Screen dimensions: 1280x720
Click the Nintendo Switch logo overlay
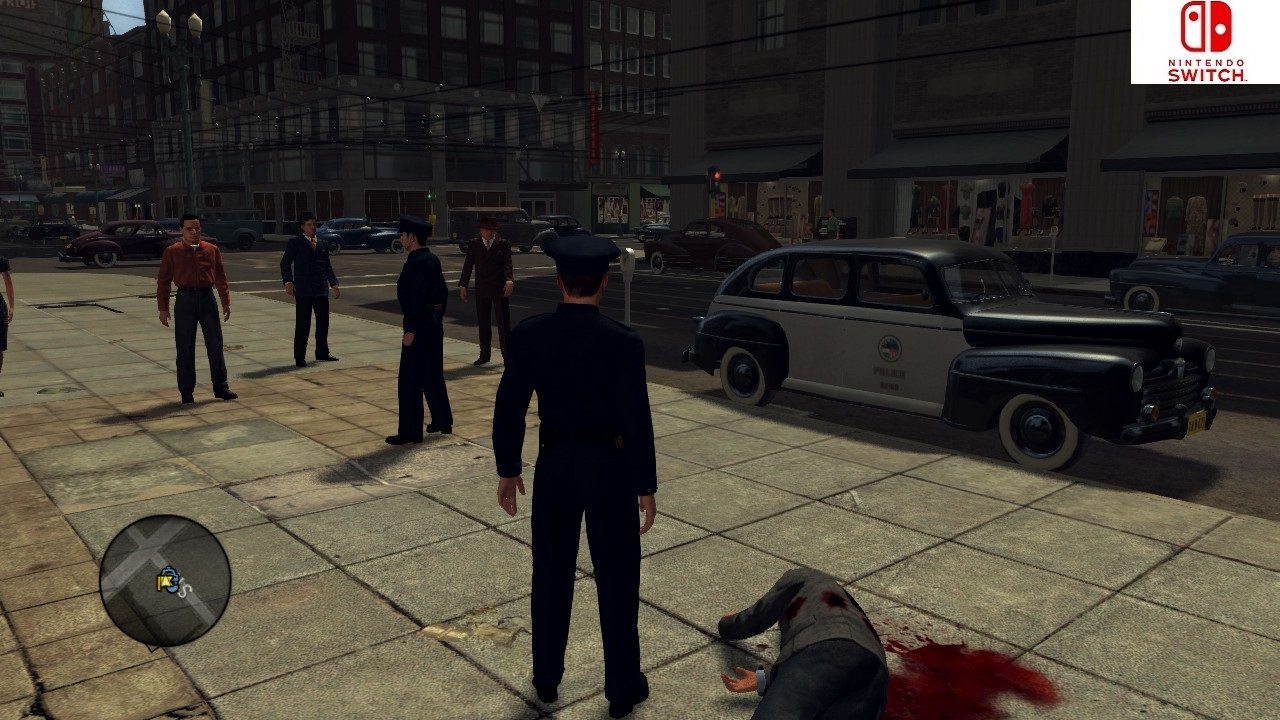pyautogui.click(x=1205, y=41)
